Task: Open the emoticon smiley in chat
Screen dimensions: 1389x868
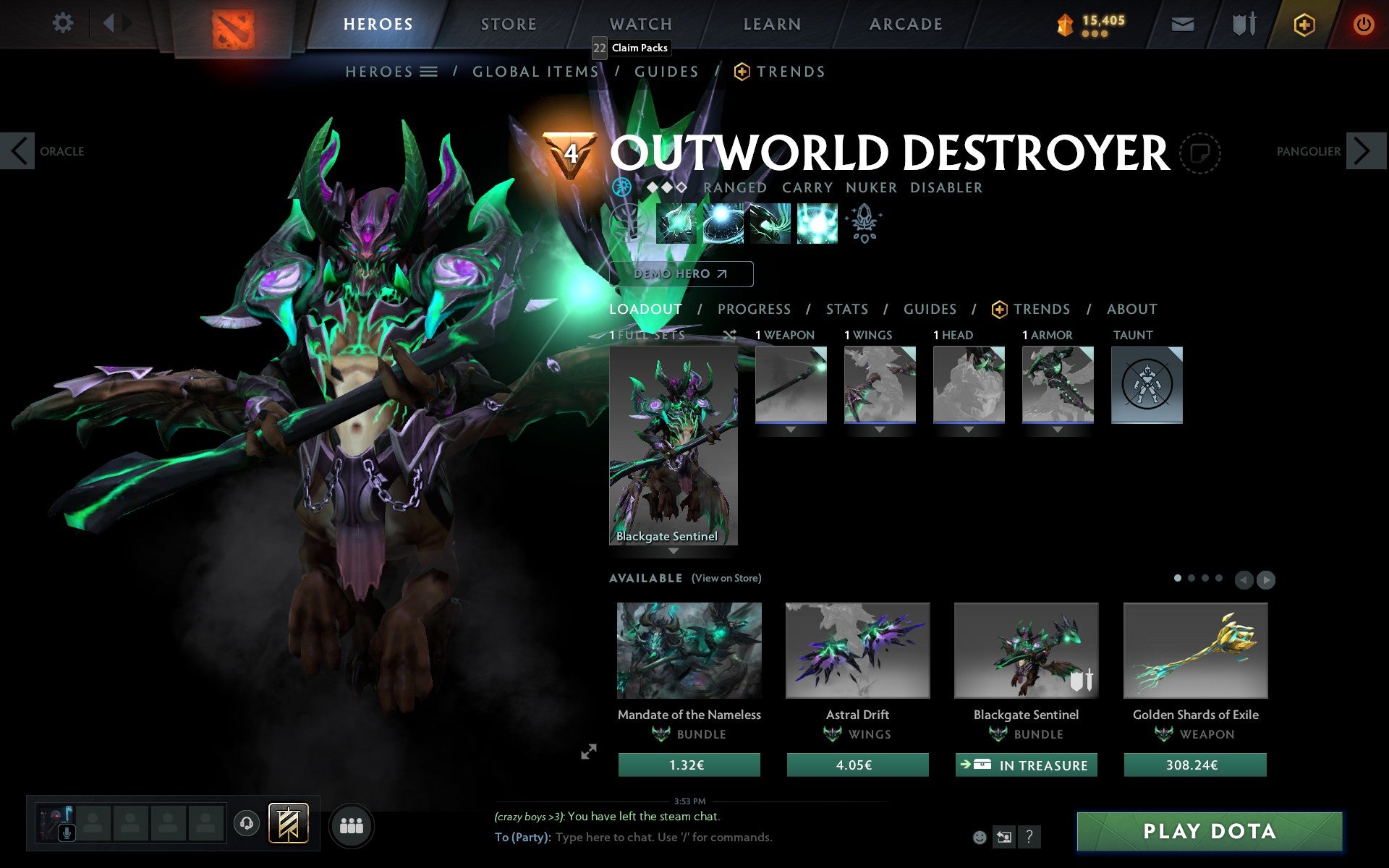Action: [x=981, y=837]
